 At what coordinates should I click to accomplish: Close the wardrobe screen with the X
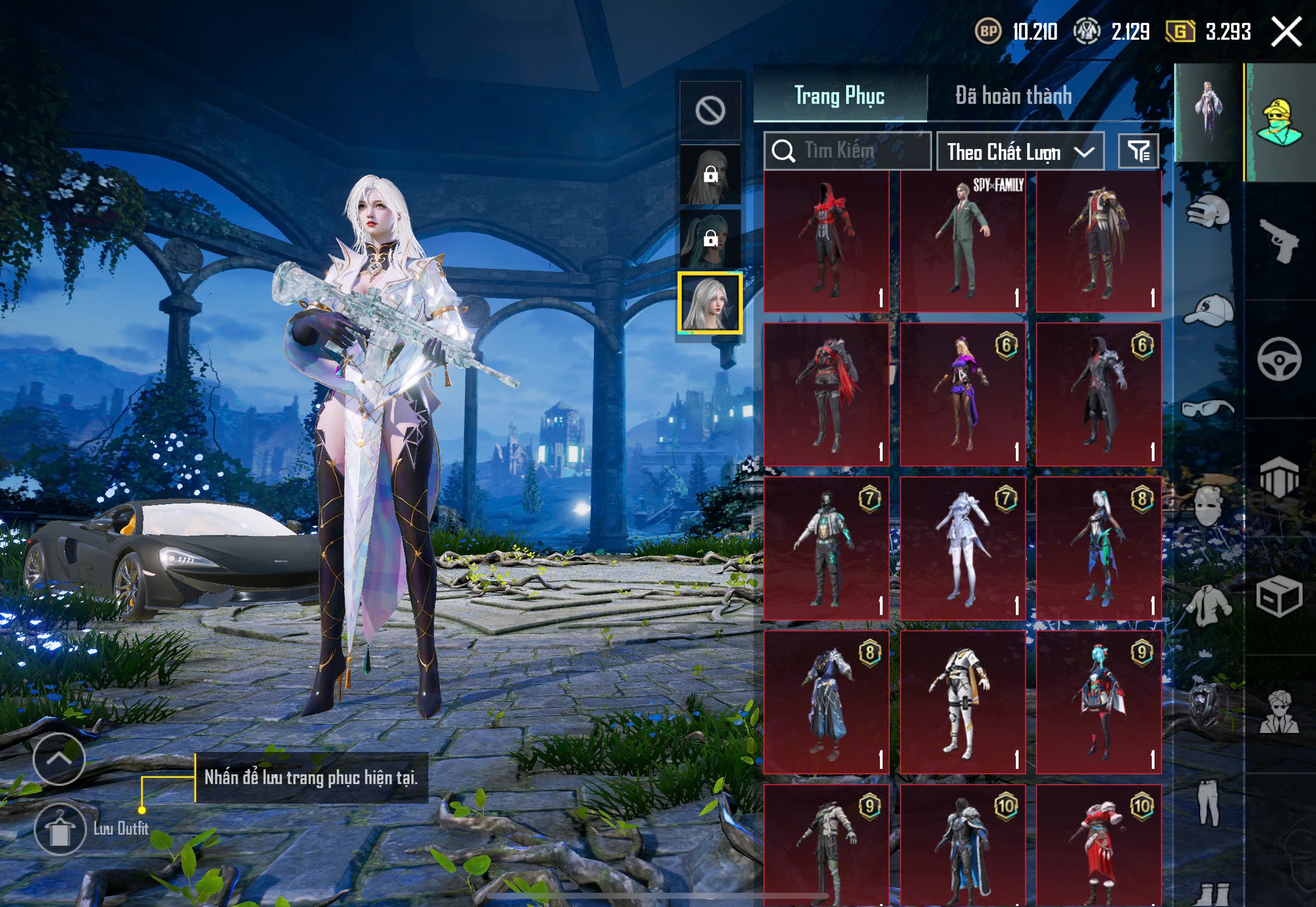pos(1287,32)
